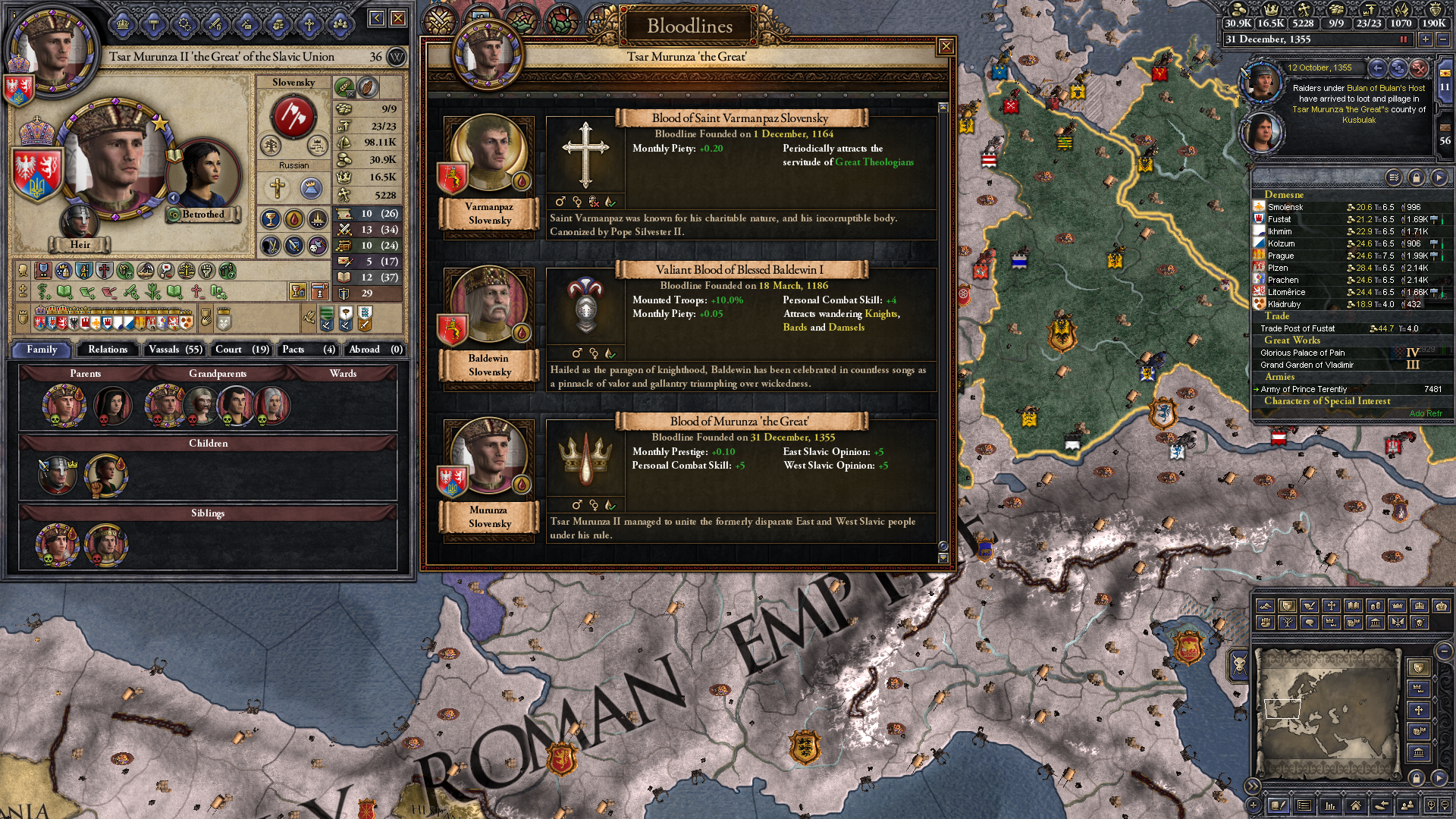
Task: Open the Trade Post of Fustat entry
Action: (x=1298, y=328)
